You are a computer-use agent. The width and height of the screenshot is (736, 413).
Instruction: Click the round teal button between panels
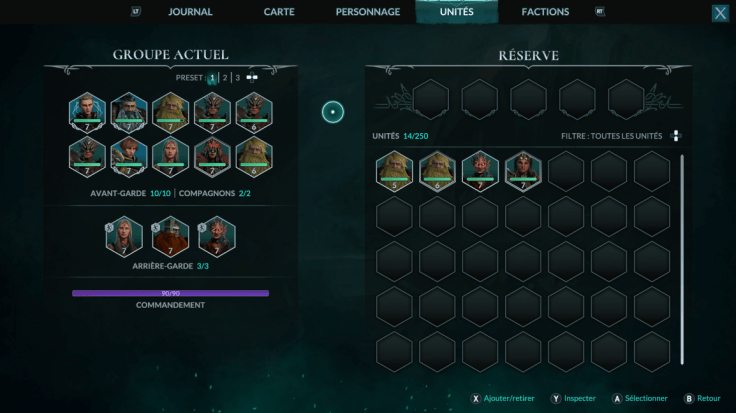coord(333,112)
